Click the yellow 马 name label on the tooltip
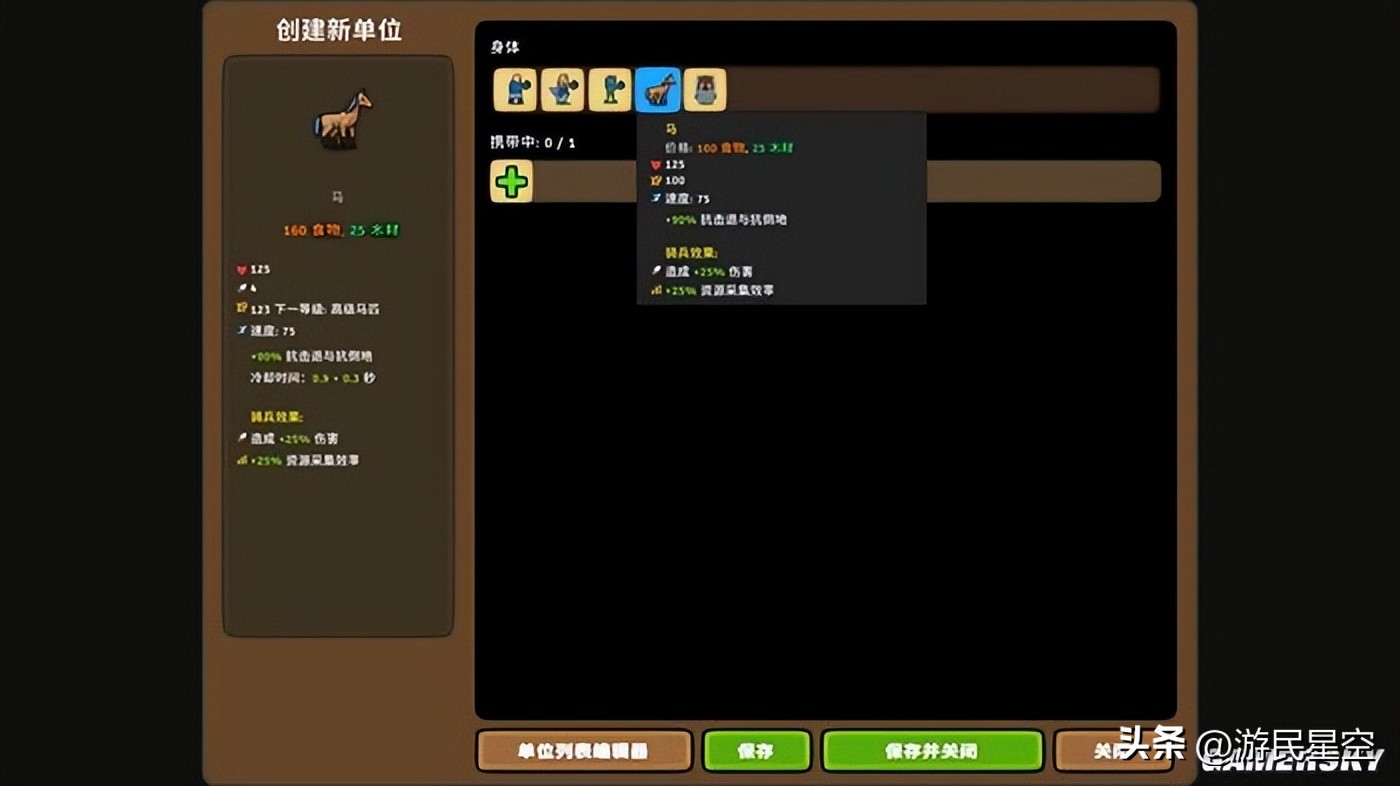Viewport: 1400px width, 786px height. coord(672,128)
